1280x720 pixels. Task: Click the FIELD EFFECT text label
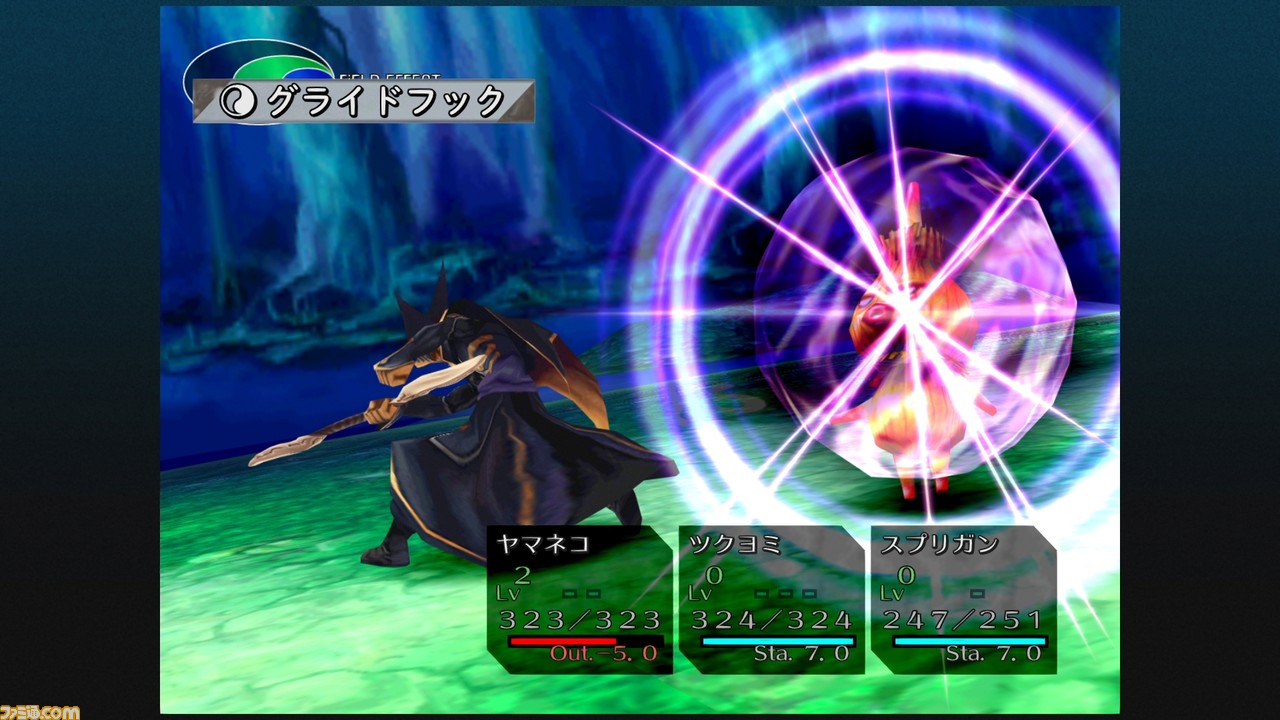click(x=388, y=78)
